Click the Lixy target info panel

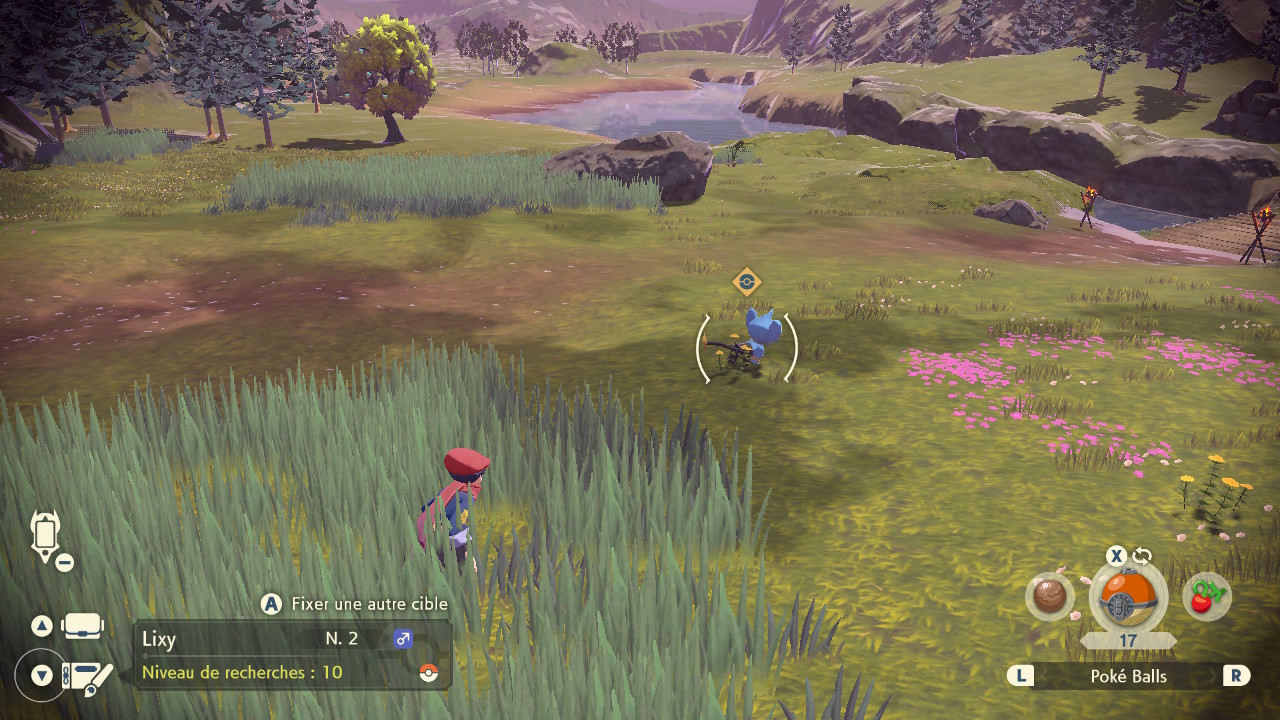coord(292,655)
